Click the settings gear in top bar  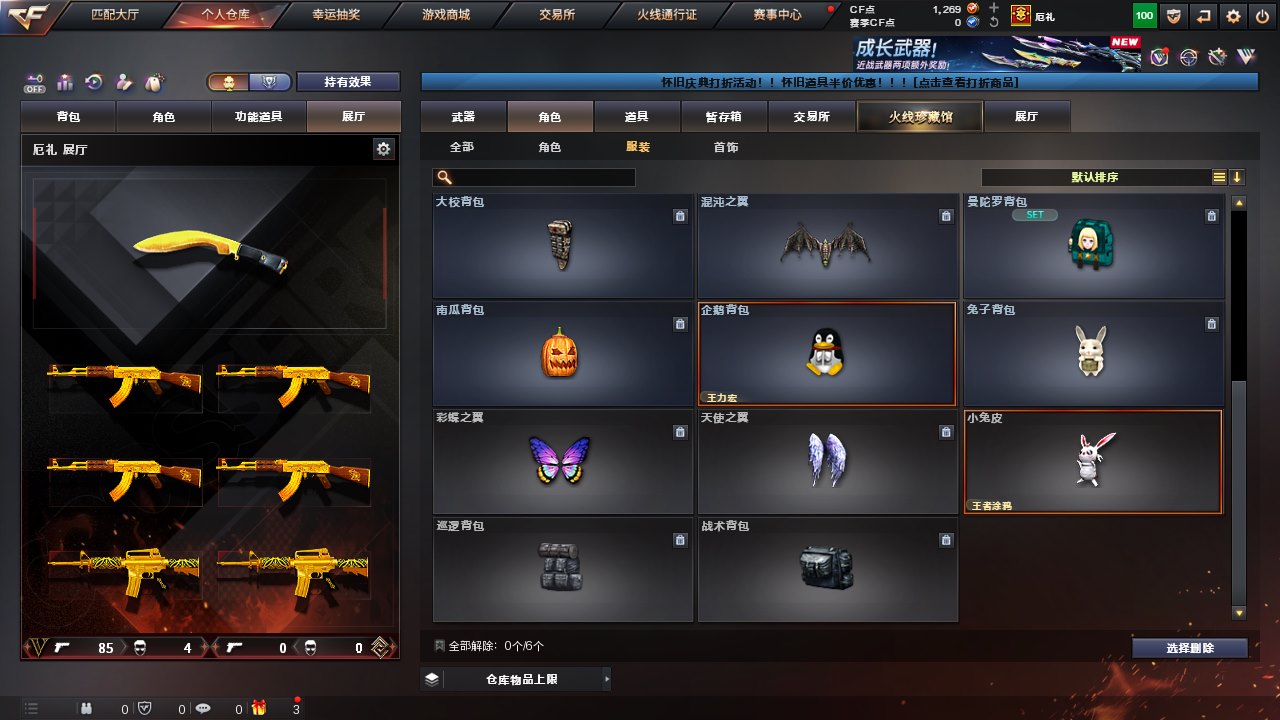(x=1233, y=16)
